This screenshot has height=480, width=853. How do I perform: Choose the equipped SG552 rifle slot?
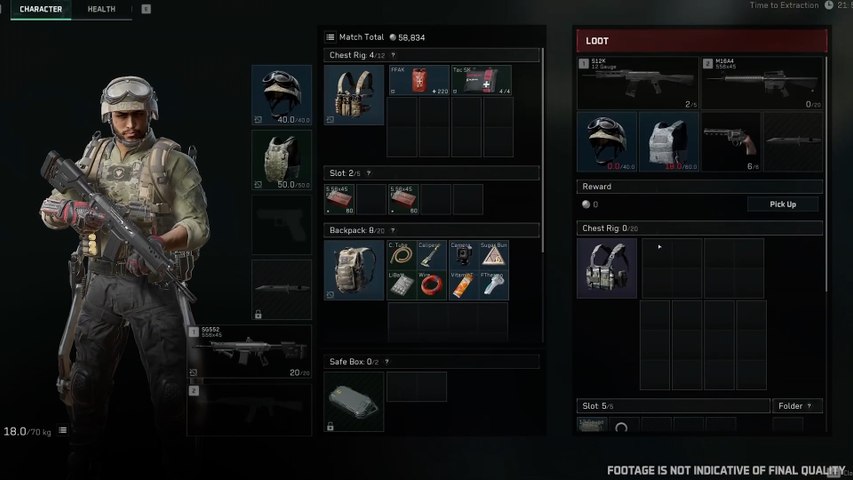coord(249,352)
